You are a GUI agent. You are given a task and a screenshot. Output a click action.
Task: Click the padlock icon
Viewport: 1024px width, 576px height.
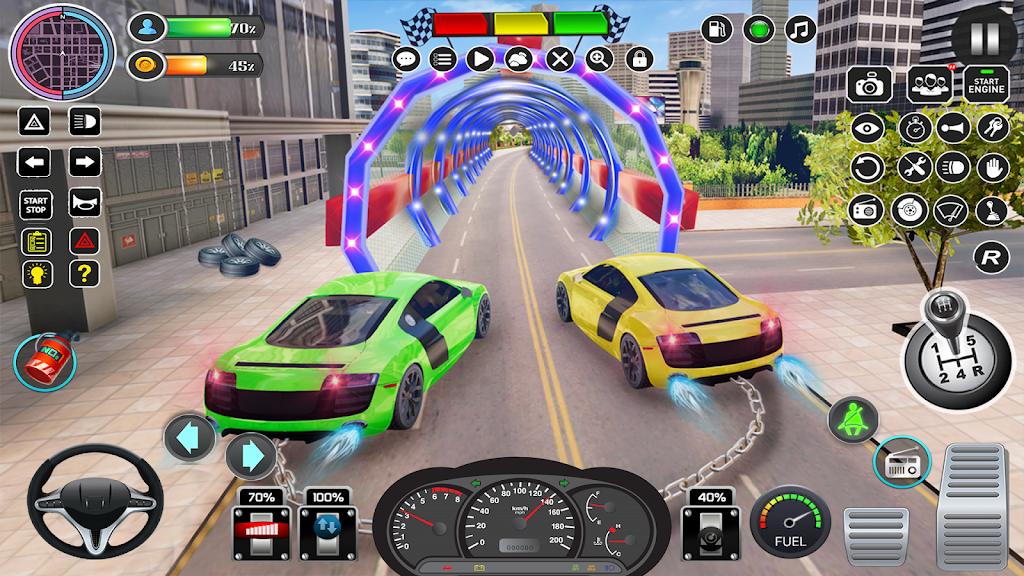click(x=640, y=59)
